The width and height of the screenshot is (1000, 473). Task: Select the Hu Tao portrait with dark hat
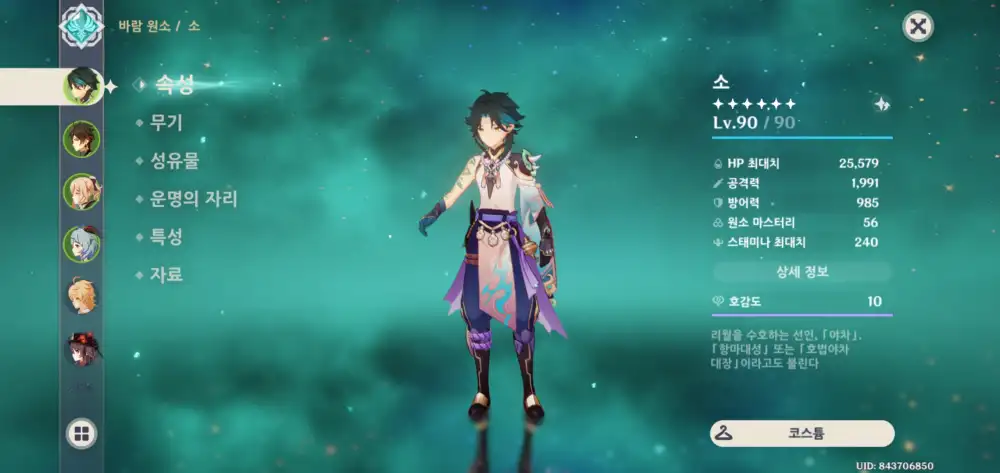[82, 348]
